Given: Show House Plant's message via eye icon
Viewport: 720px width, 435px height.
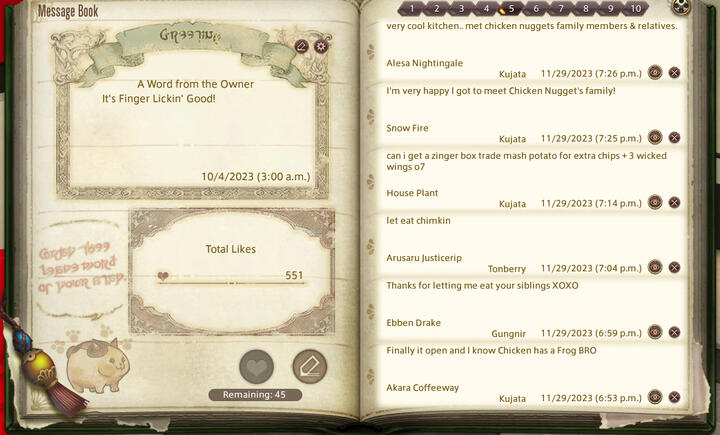Looking at the screenshot, I should point(655,203).
